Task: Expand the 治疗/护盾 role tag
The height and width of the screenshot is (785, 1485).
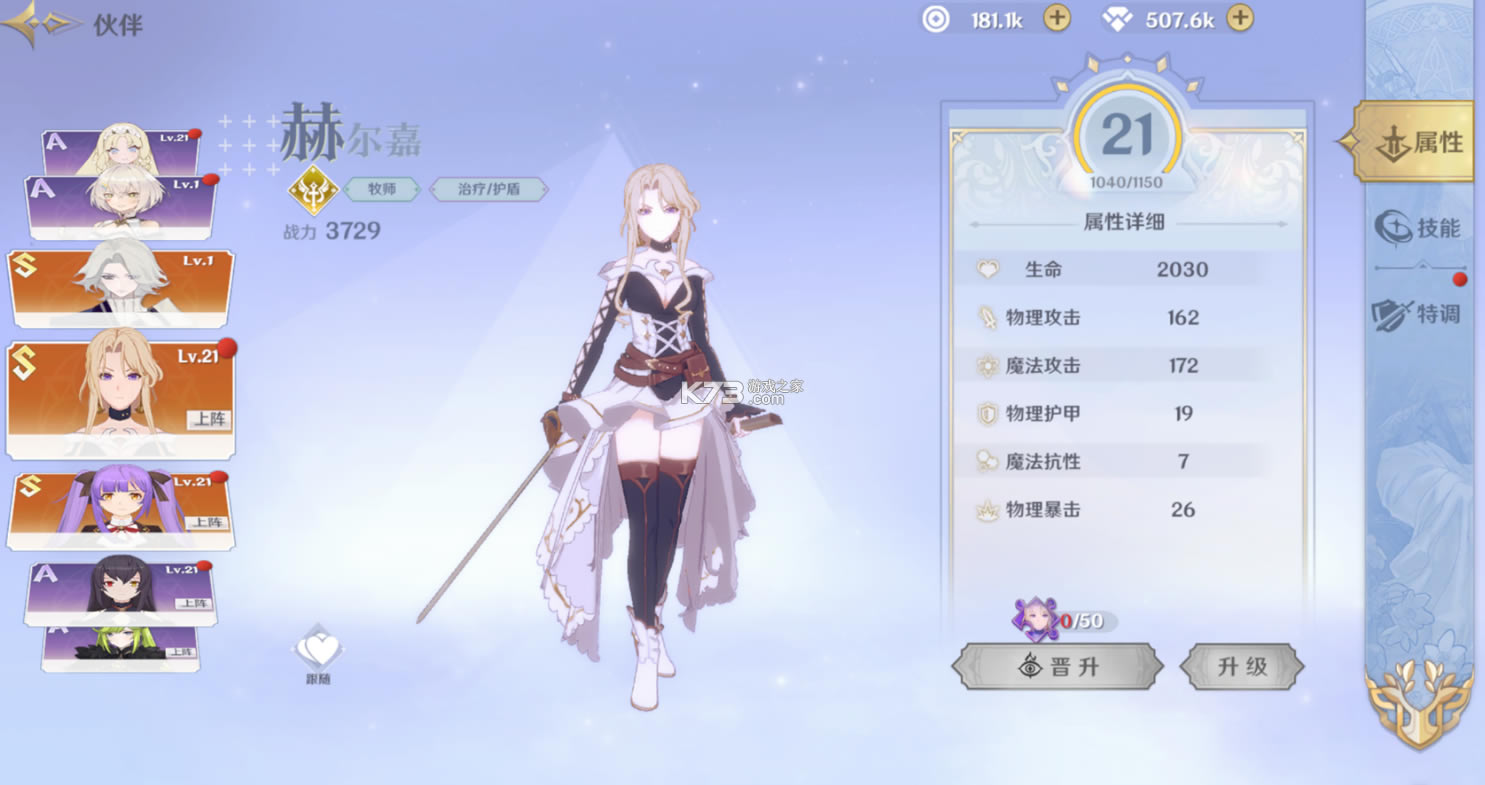Action: [x=487, y=188]
